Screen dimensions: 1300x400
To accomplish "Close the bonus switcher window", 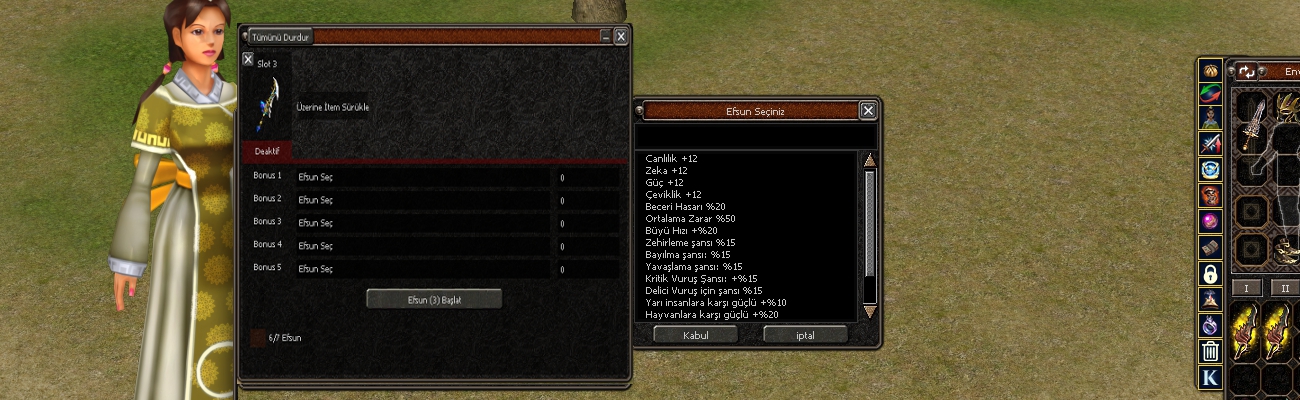I will pos(621,37).
